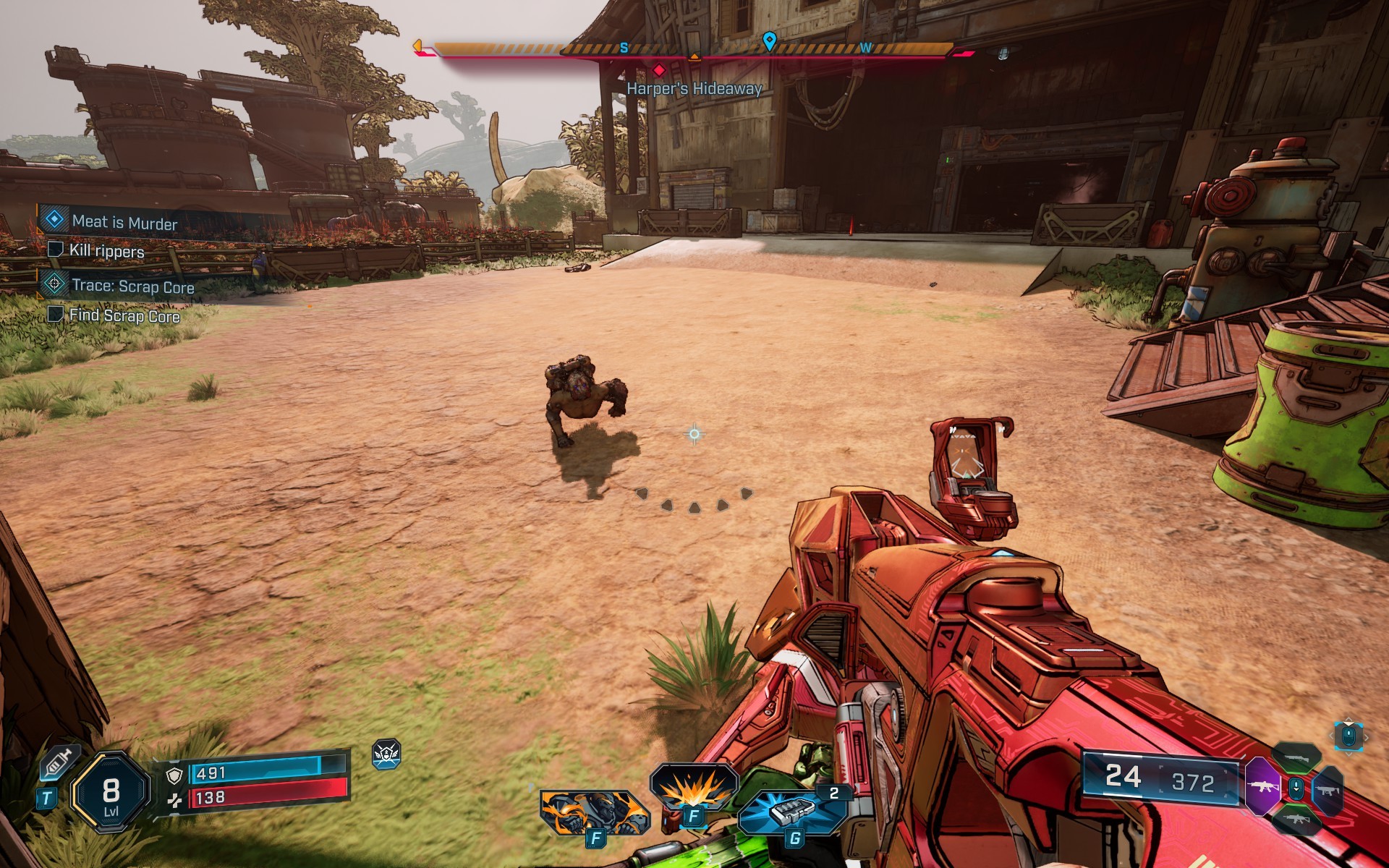
Task: Click the blue waypoint pin on the compass
Action: [769, 41]
